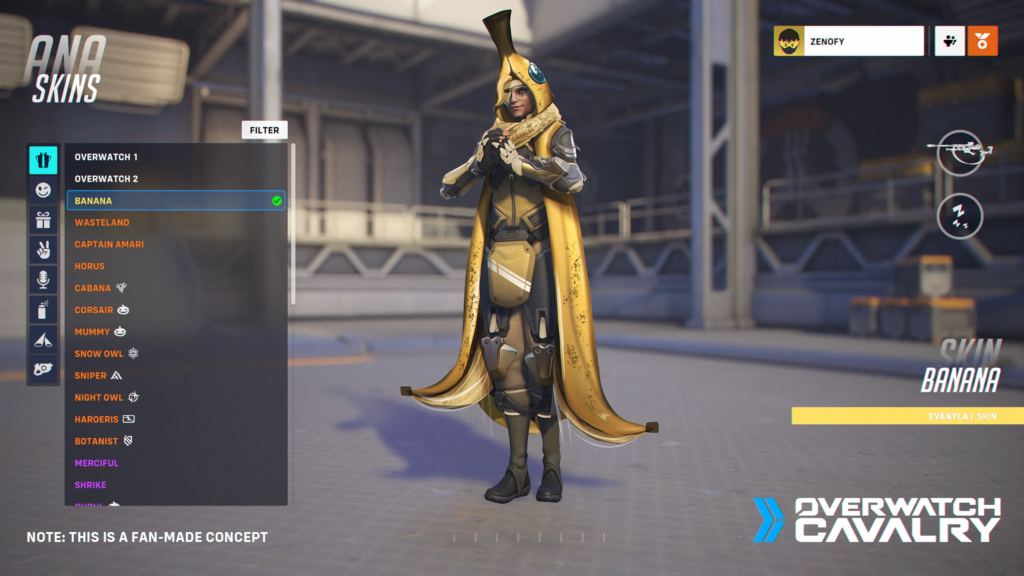Preview the Mummy skin
The height and width of the screenshot is (576, 1024).
(x=92, y=332)
